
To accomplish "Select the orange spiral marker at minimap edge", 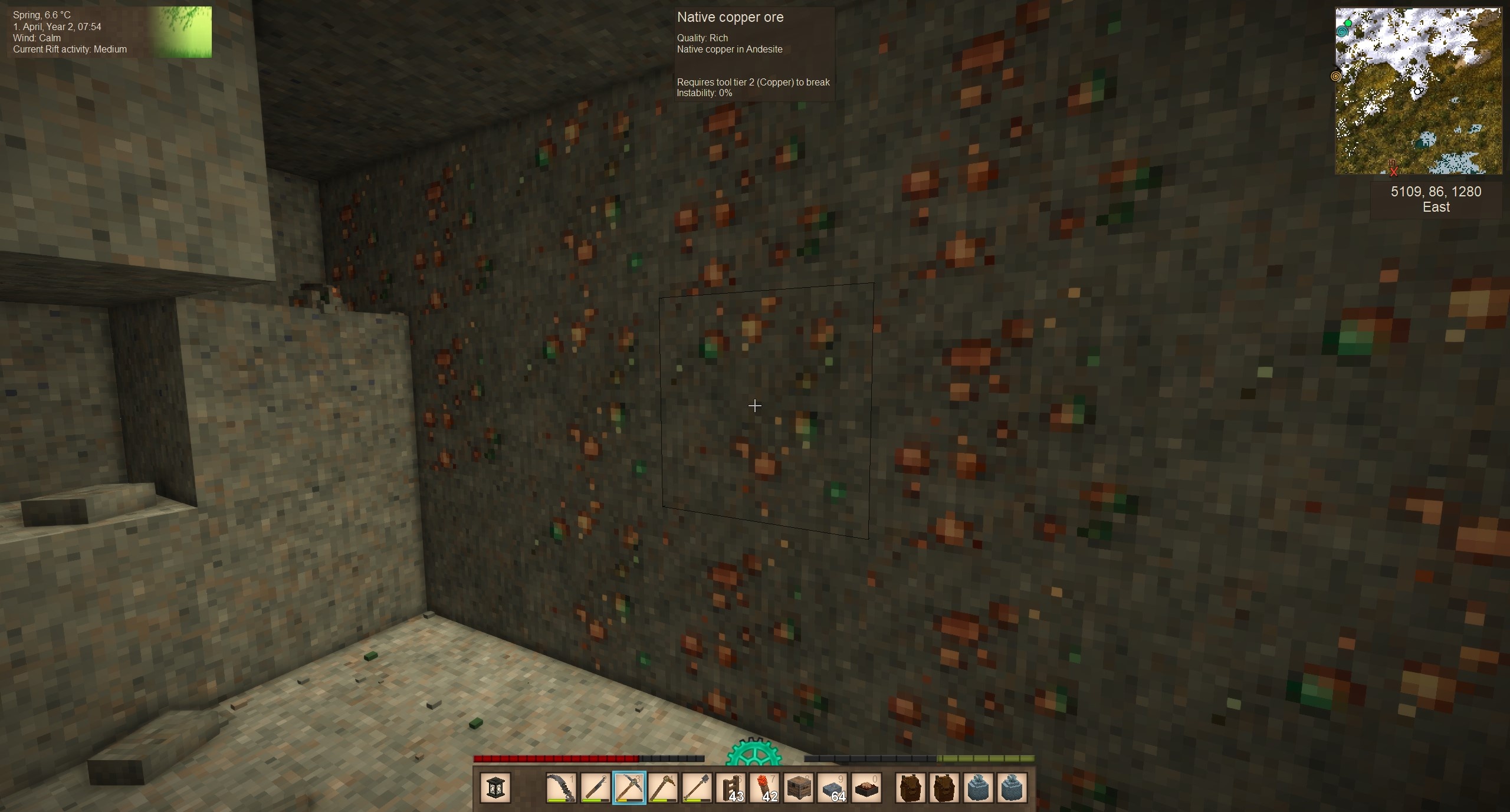I will click(x=1336, y=76).
